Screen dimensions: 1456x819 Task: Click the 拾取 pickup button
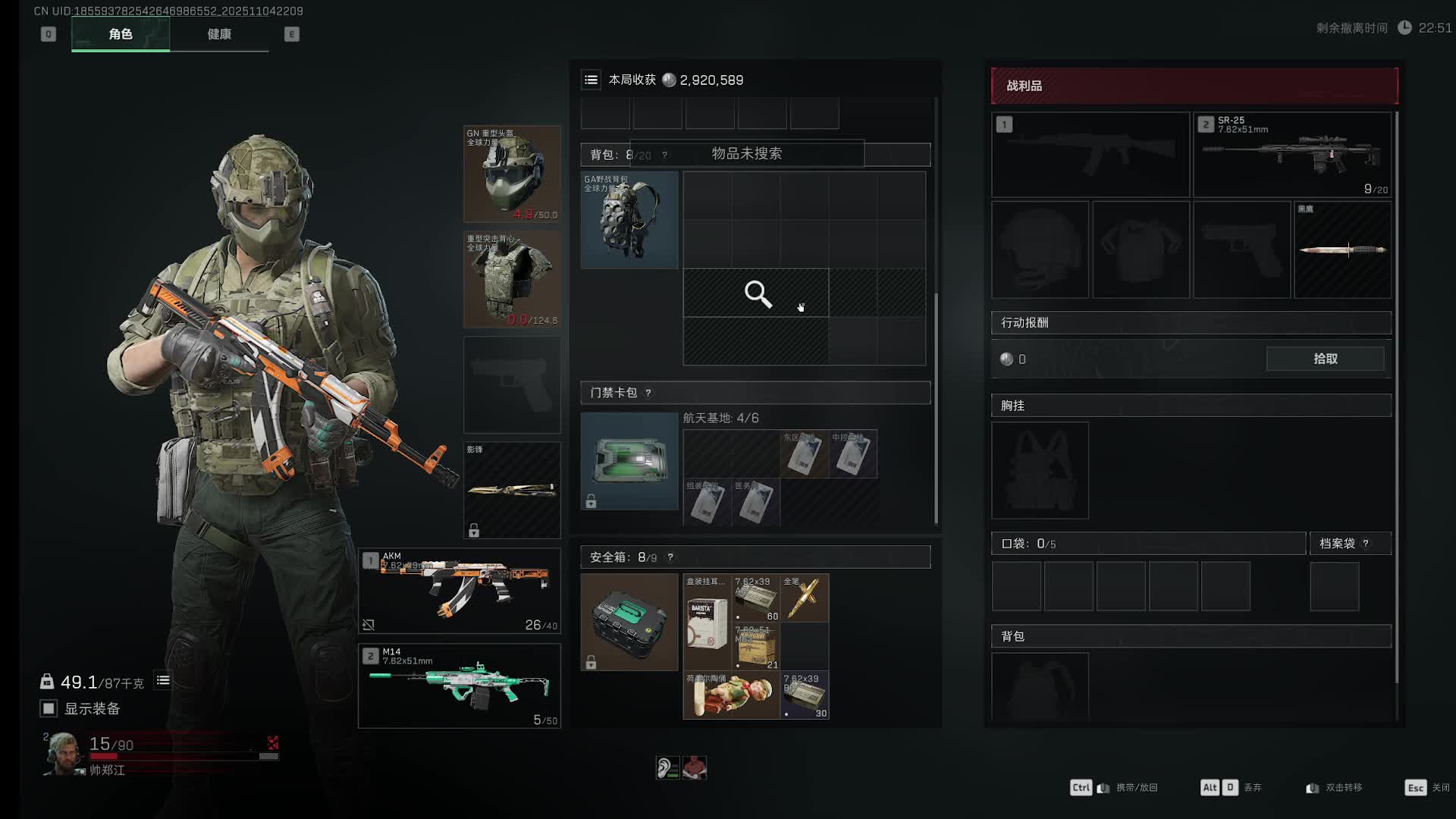1325,359
